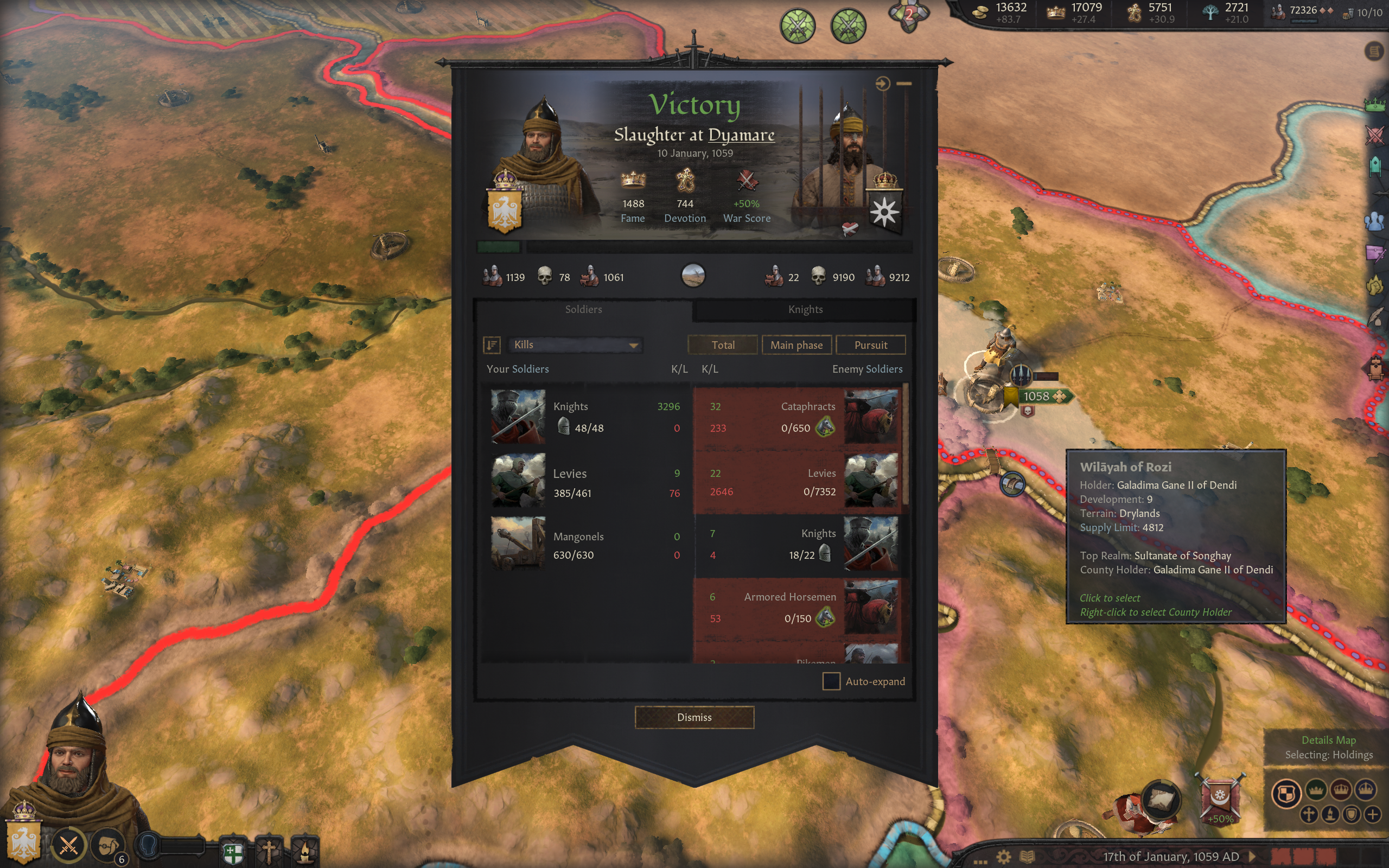Toggle the Auto-expand checkbox
Screen dimensions: 1389x868
pos(831,681)
